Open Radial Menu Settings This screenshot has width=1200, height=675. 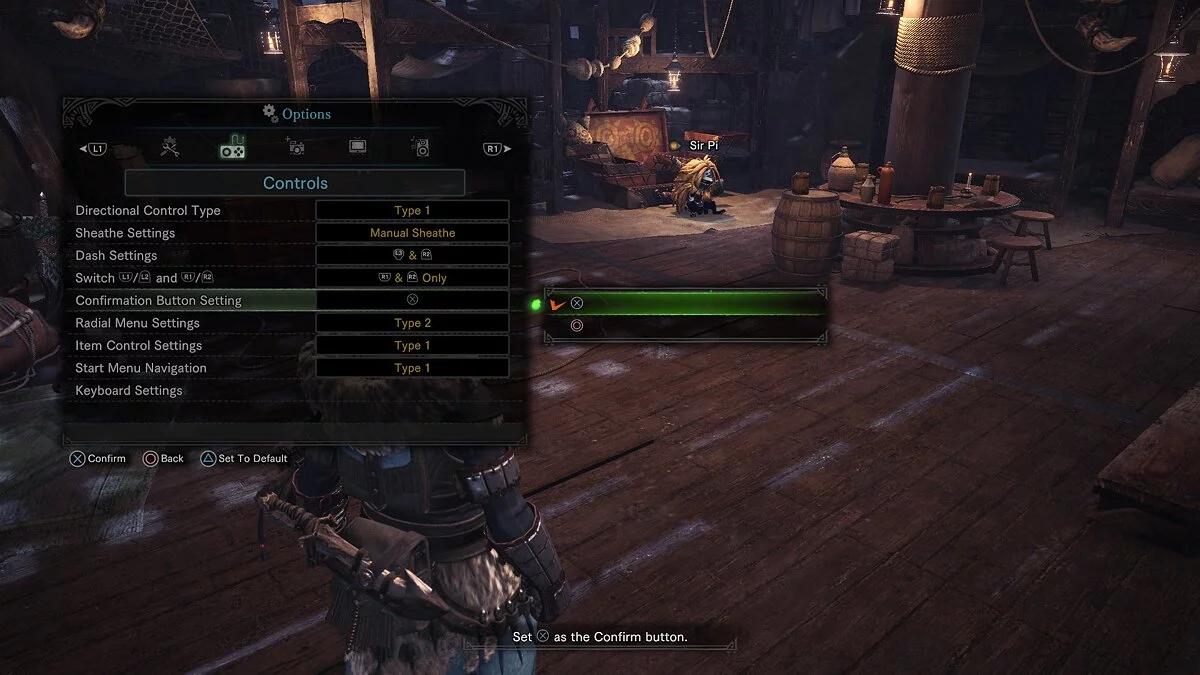[x=137, y=323]
